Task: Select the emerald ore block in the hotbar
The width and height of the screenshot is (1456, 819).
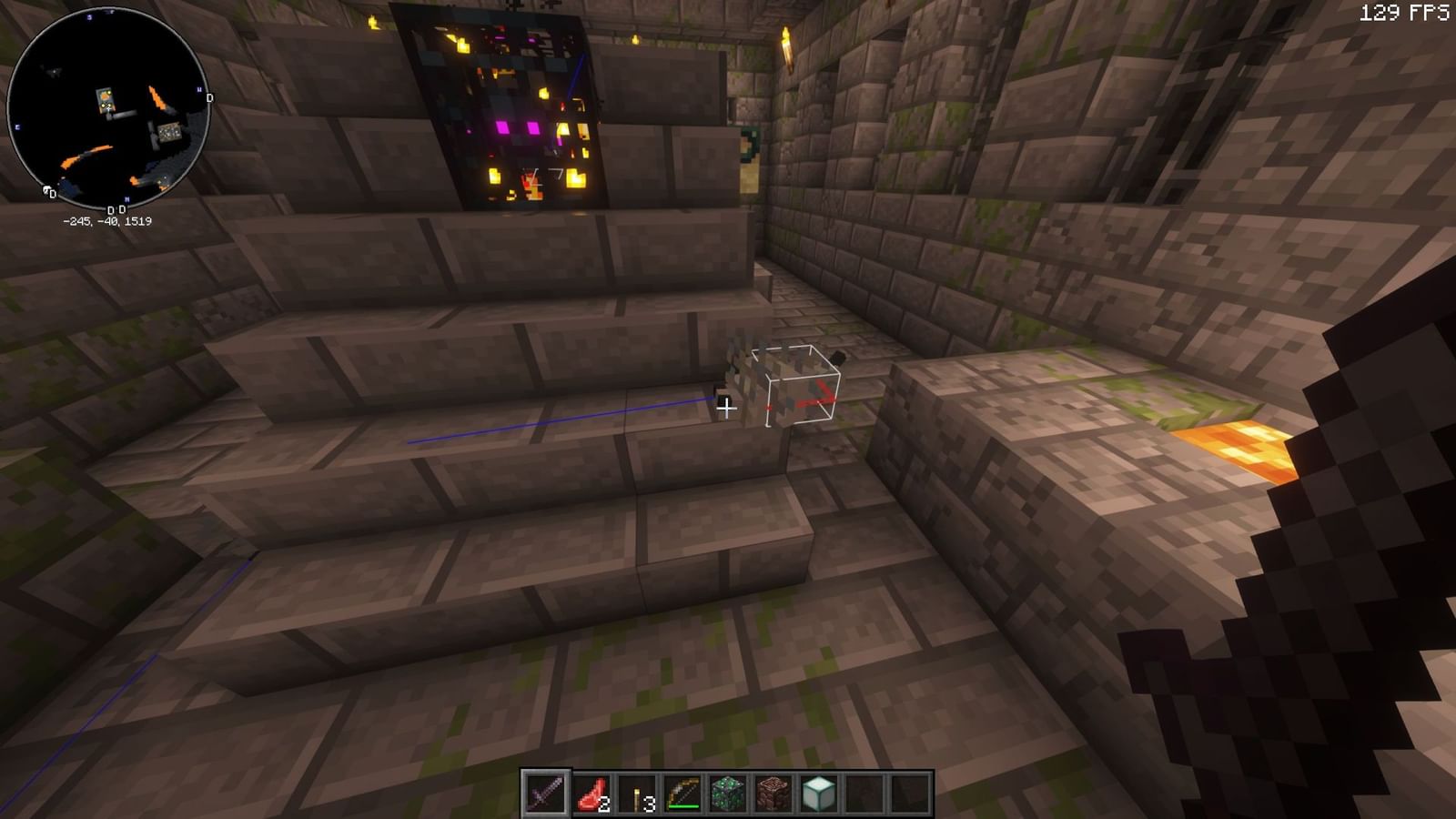Action: [x=726, y=794]
